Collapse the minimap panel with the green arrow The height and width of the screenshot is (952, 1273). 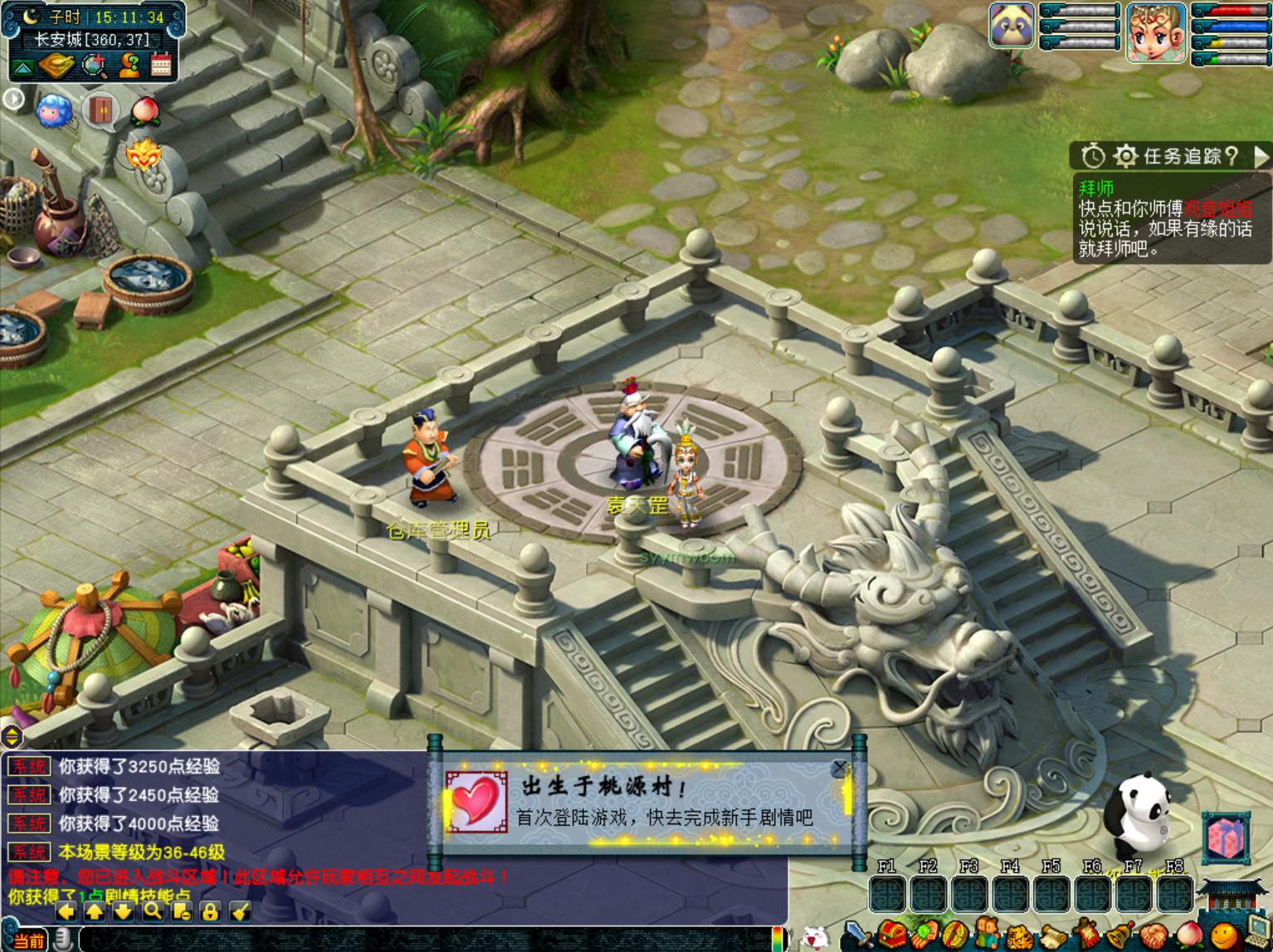22,67
